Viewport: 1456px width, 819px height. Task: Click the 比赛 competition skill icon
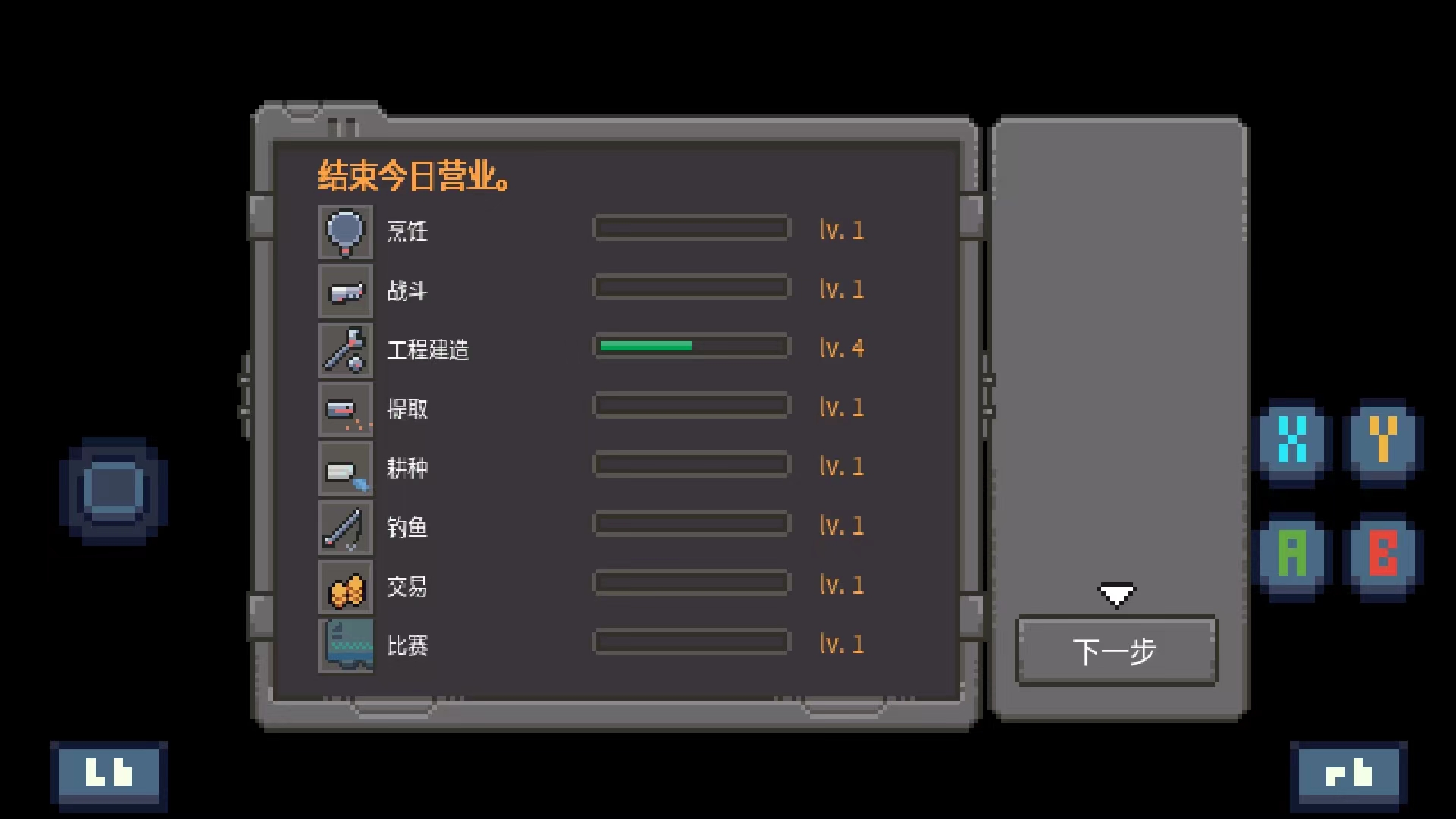pos(346,645)
